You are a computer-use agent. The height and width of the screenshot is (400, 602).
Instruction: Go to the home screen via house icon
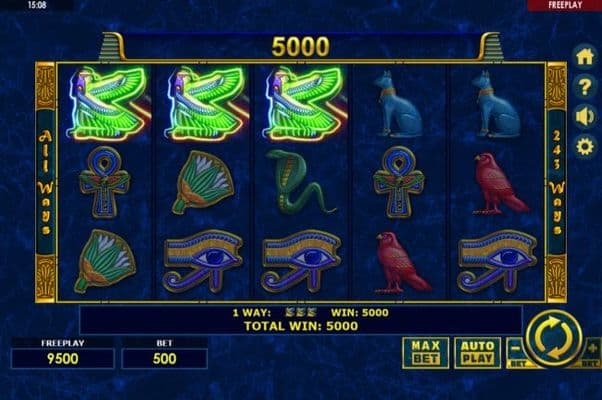coord(585,56)
